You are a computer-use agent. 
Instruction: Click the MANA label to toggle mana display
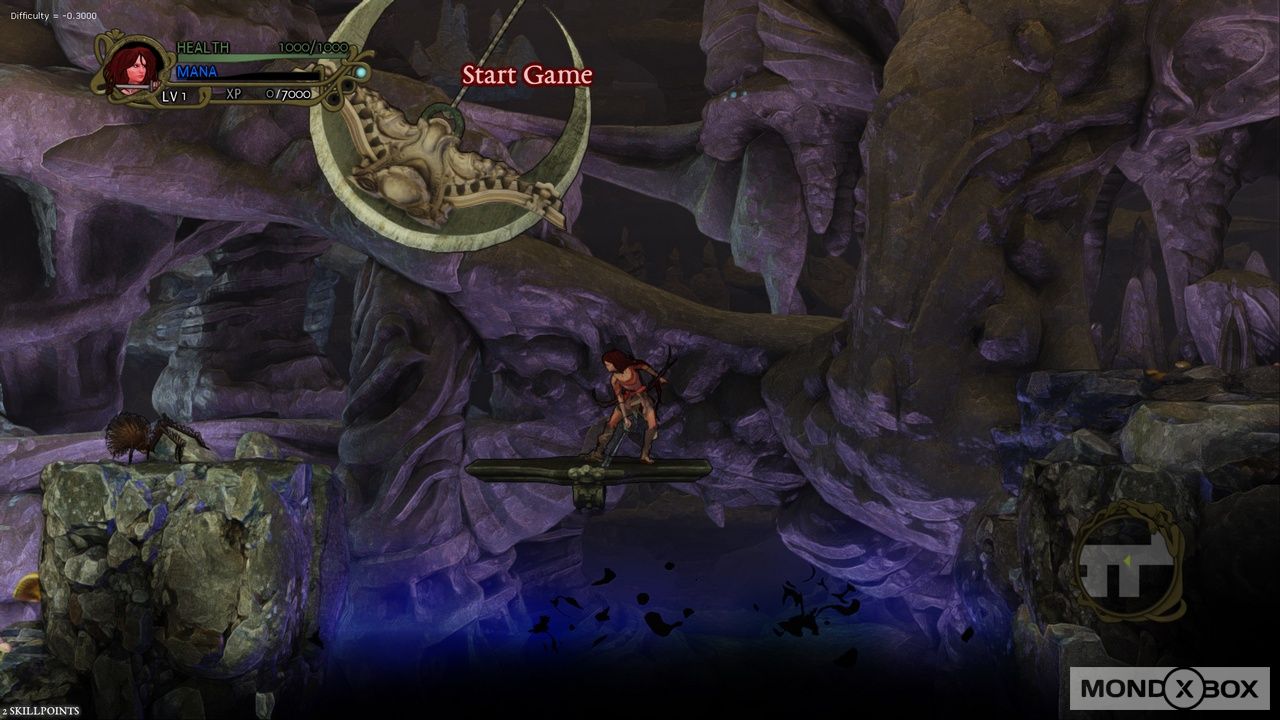(196, 72)
